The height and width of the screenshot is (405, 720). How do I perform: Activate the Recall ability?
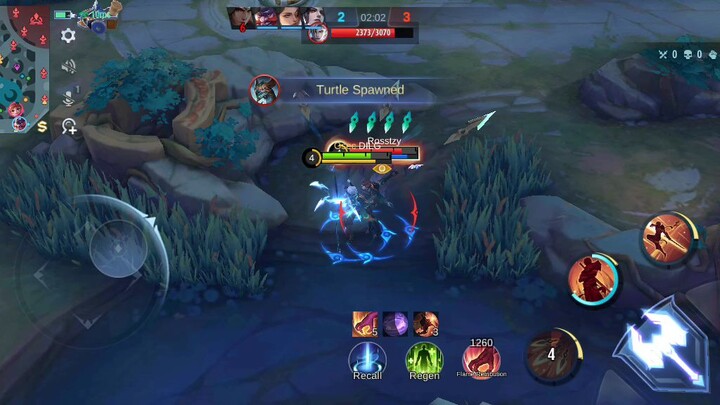pos(367,359)
